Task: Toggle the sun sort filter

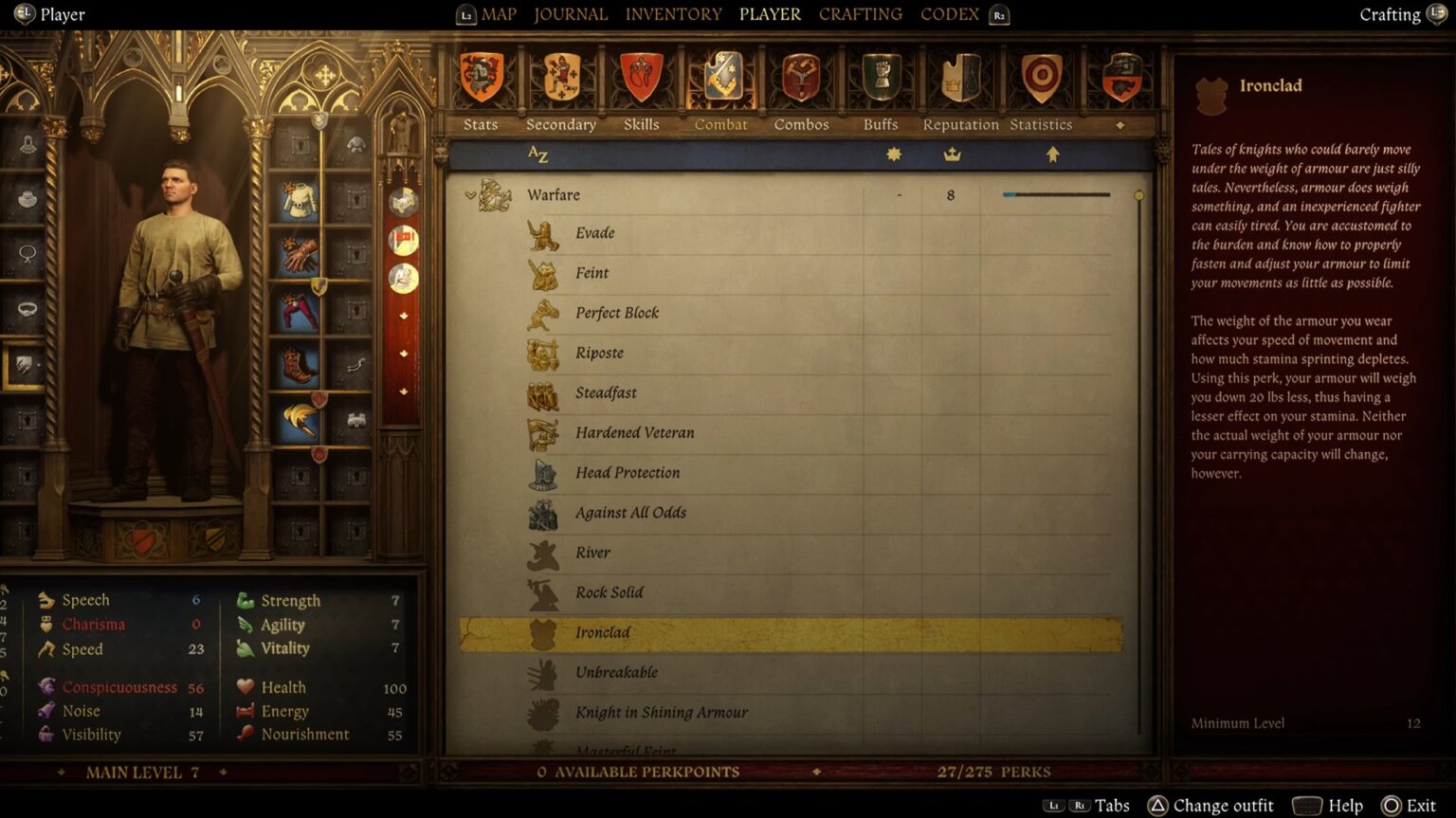Action: [892, 155]
